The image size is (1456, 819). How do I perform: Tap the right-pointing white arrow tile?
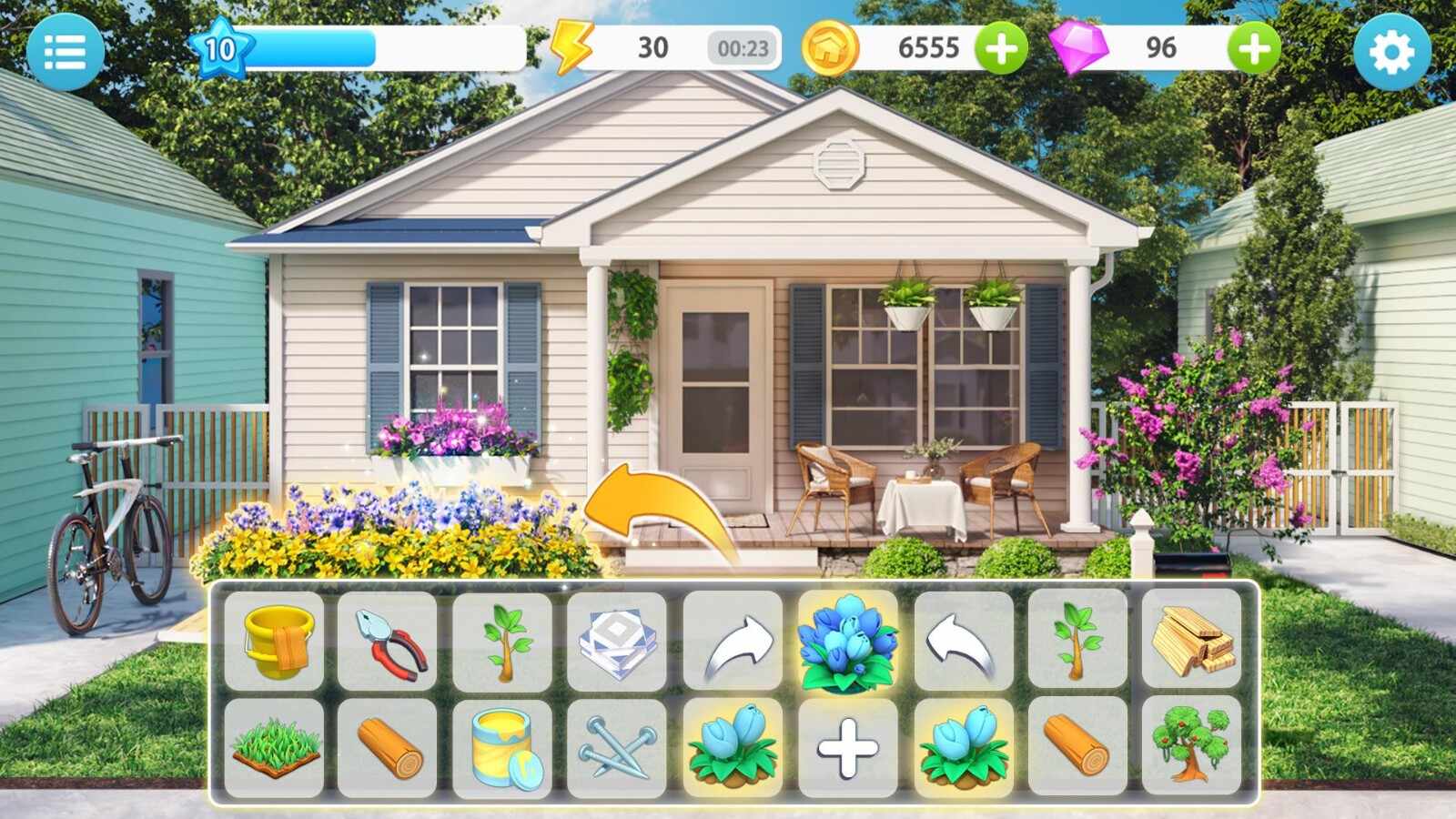pyautogui.click(x=733, y=640)
